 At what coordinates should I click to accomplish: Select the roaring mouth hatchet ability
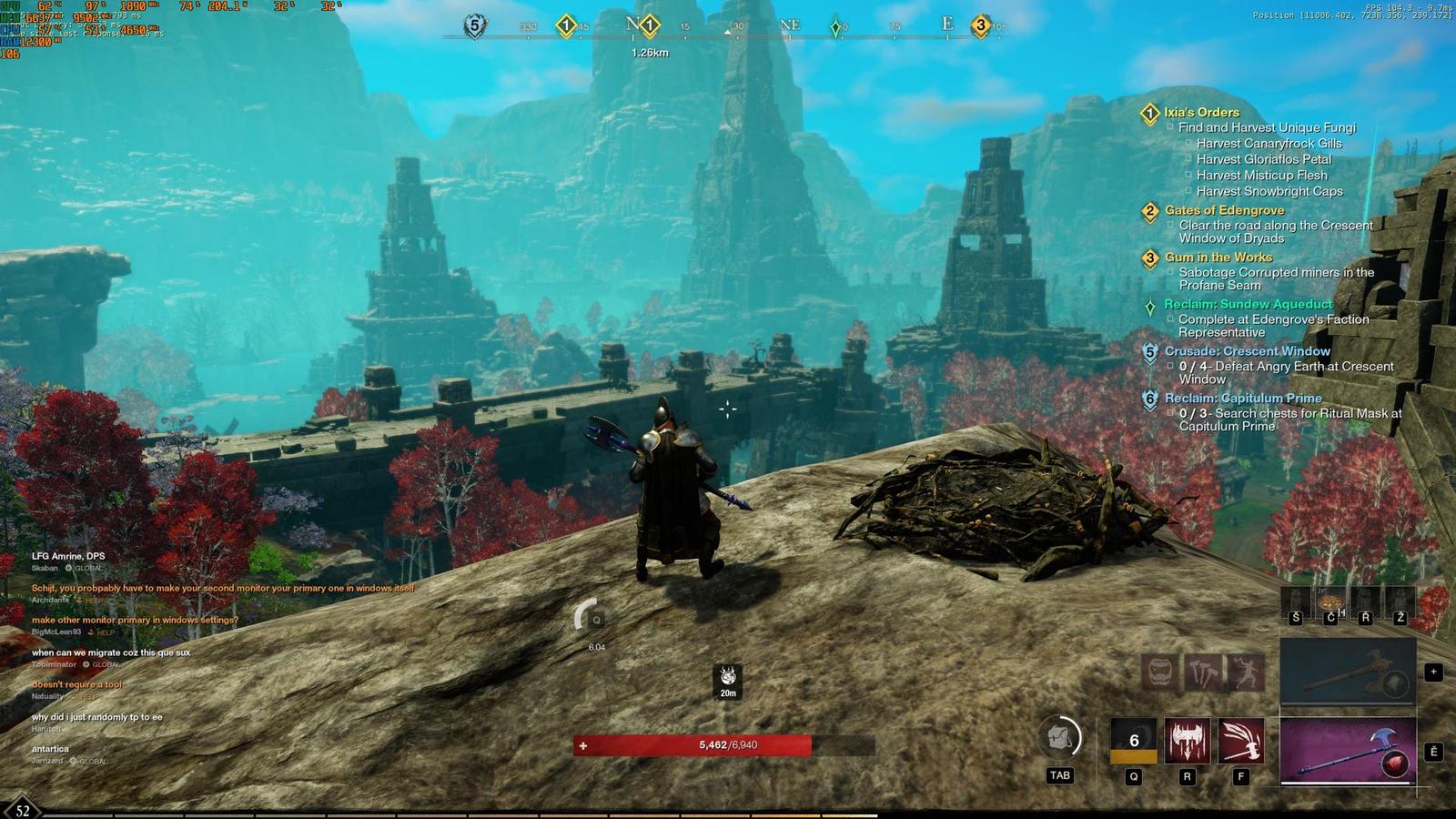click(1160, 672)
